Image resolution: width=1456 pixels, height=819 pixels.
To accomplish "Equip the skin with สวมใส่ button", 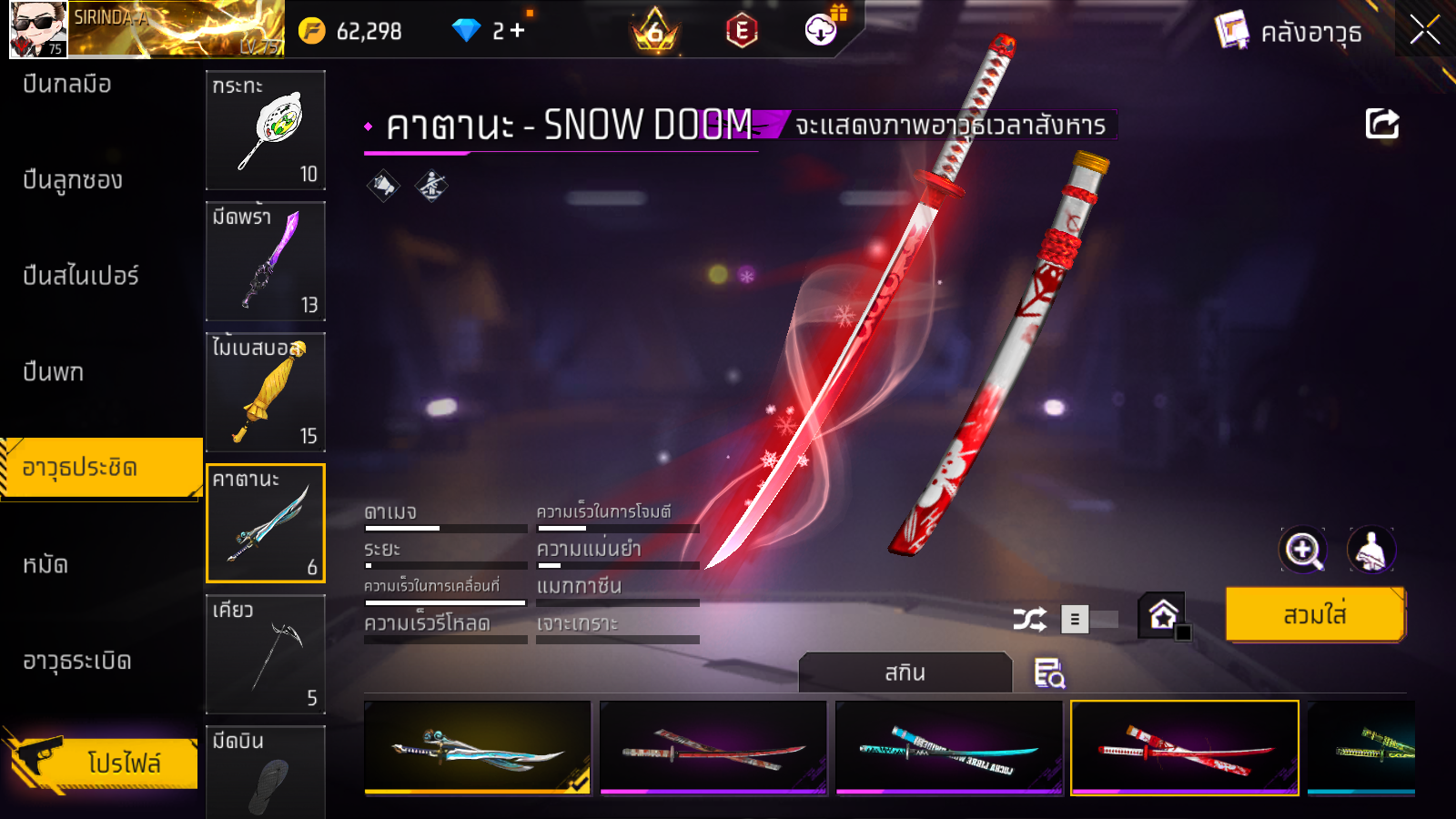I will [x=1314, y=615].
